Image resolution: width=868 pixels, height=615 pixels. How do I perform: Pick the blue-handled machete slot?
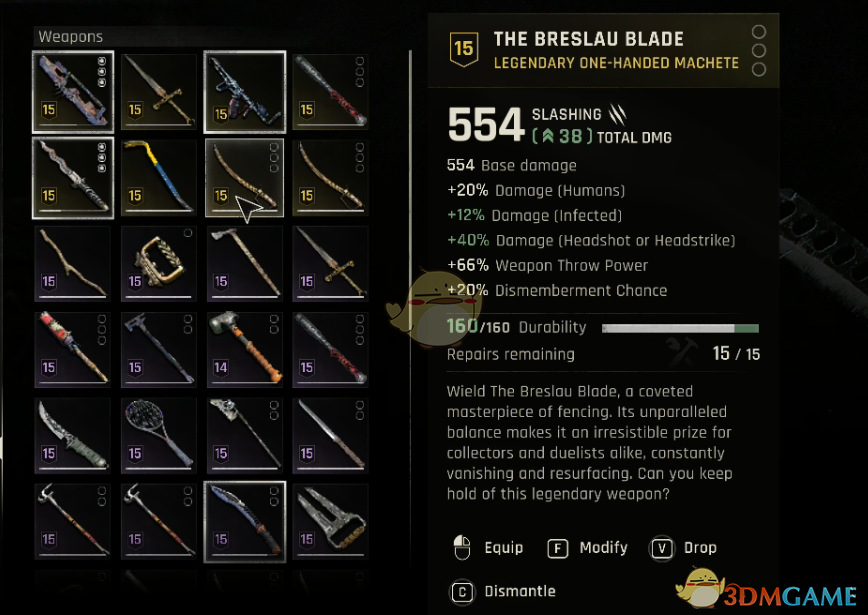tap(244, 521)
